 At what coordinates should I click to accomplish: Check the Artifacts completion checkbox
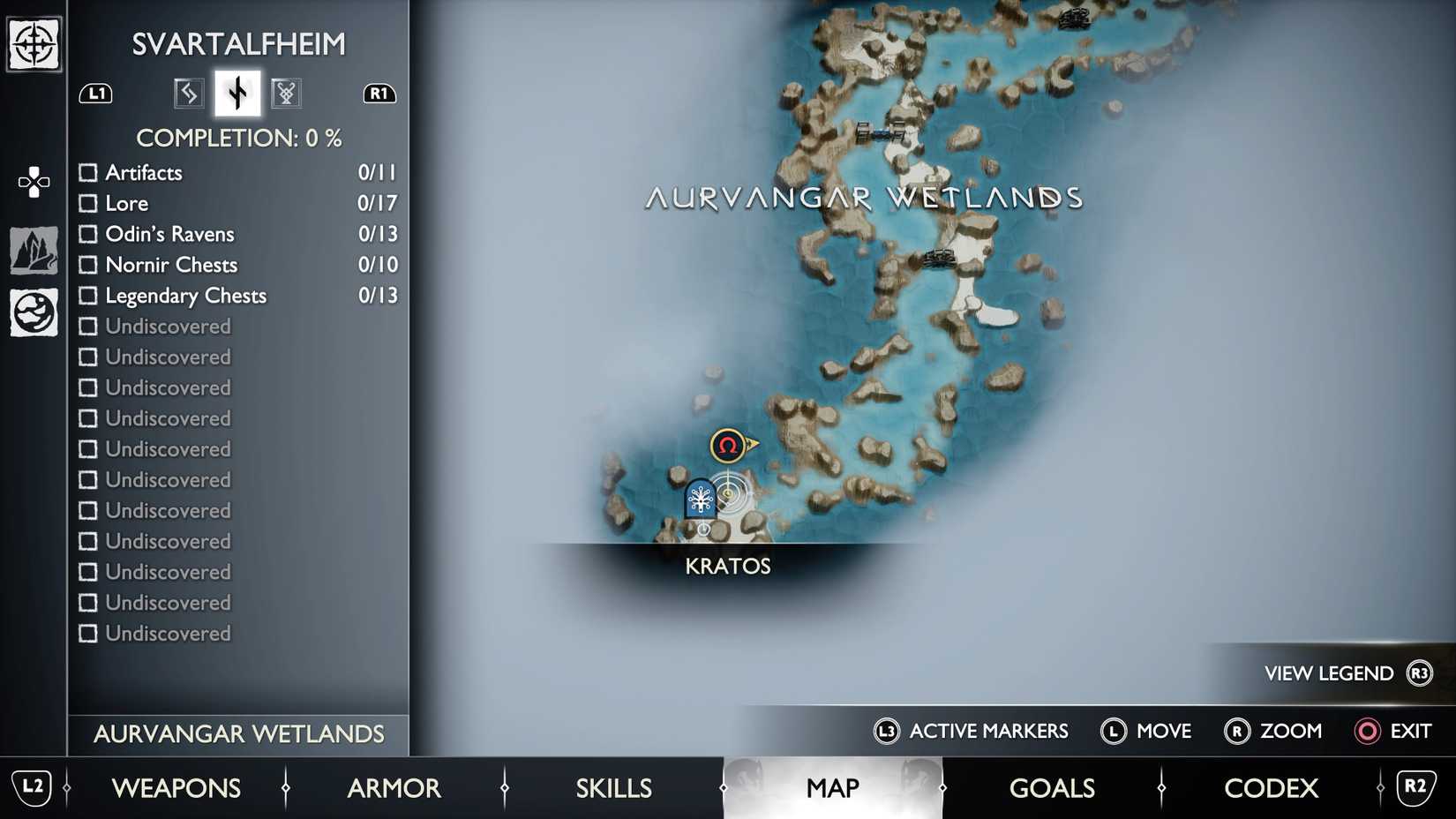[x=88, y=172]
